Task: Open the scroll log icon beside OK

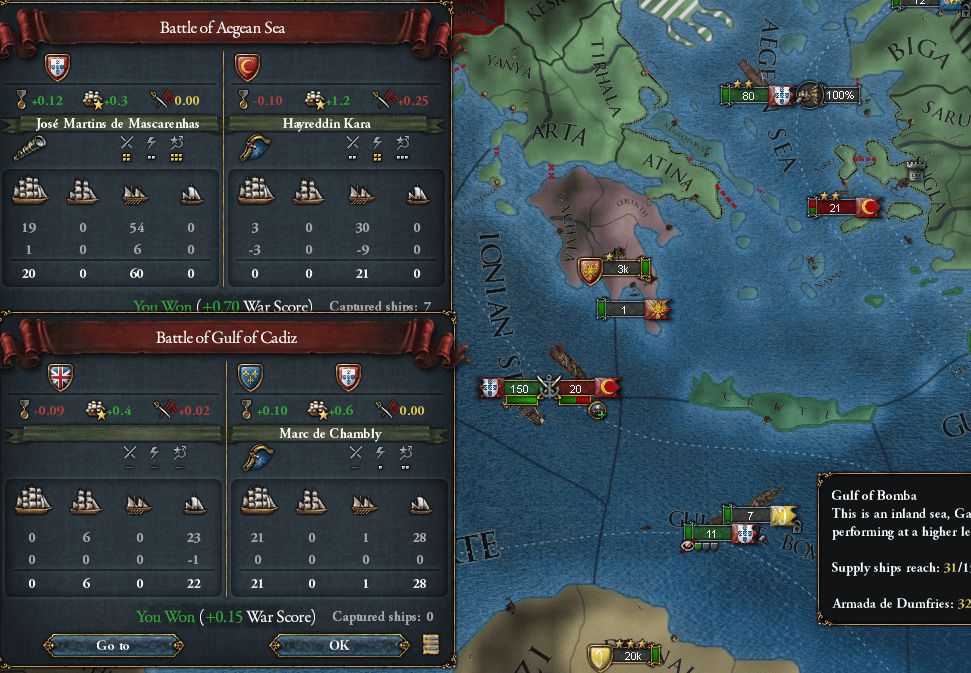Action: (431, 644)
